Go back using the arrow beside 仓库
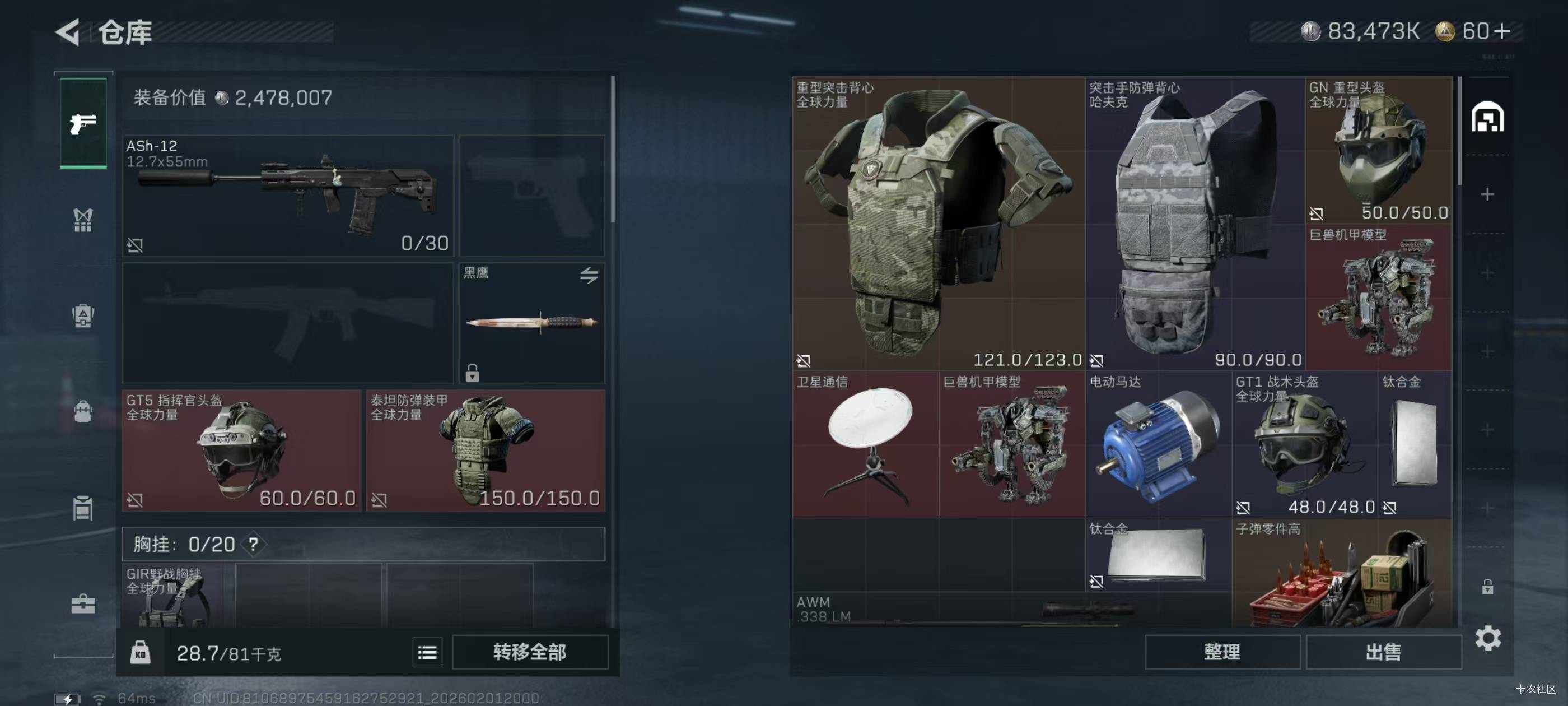This screenshot has height=706, width=1568. [x=68, y=32]
